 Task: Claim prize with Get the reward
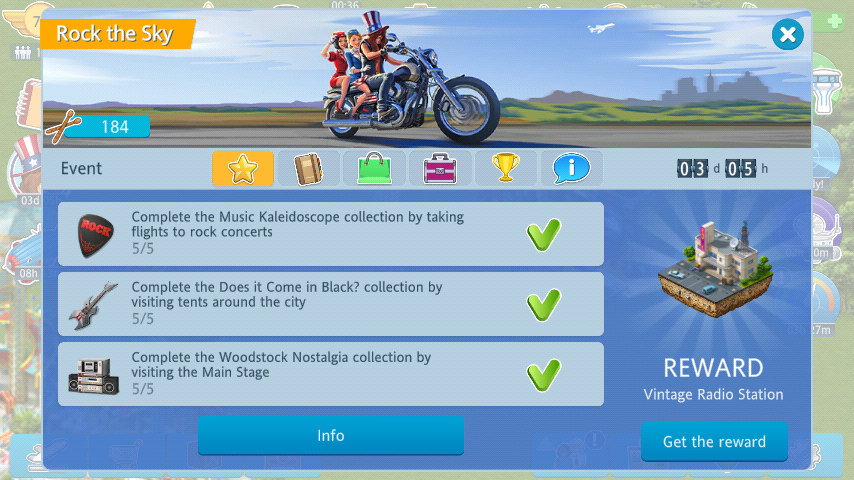(x=714, y=441)
